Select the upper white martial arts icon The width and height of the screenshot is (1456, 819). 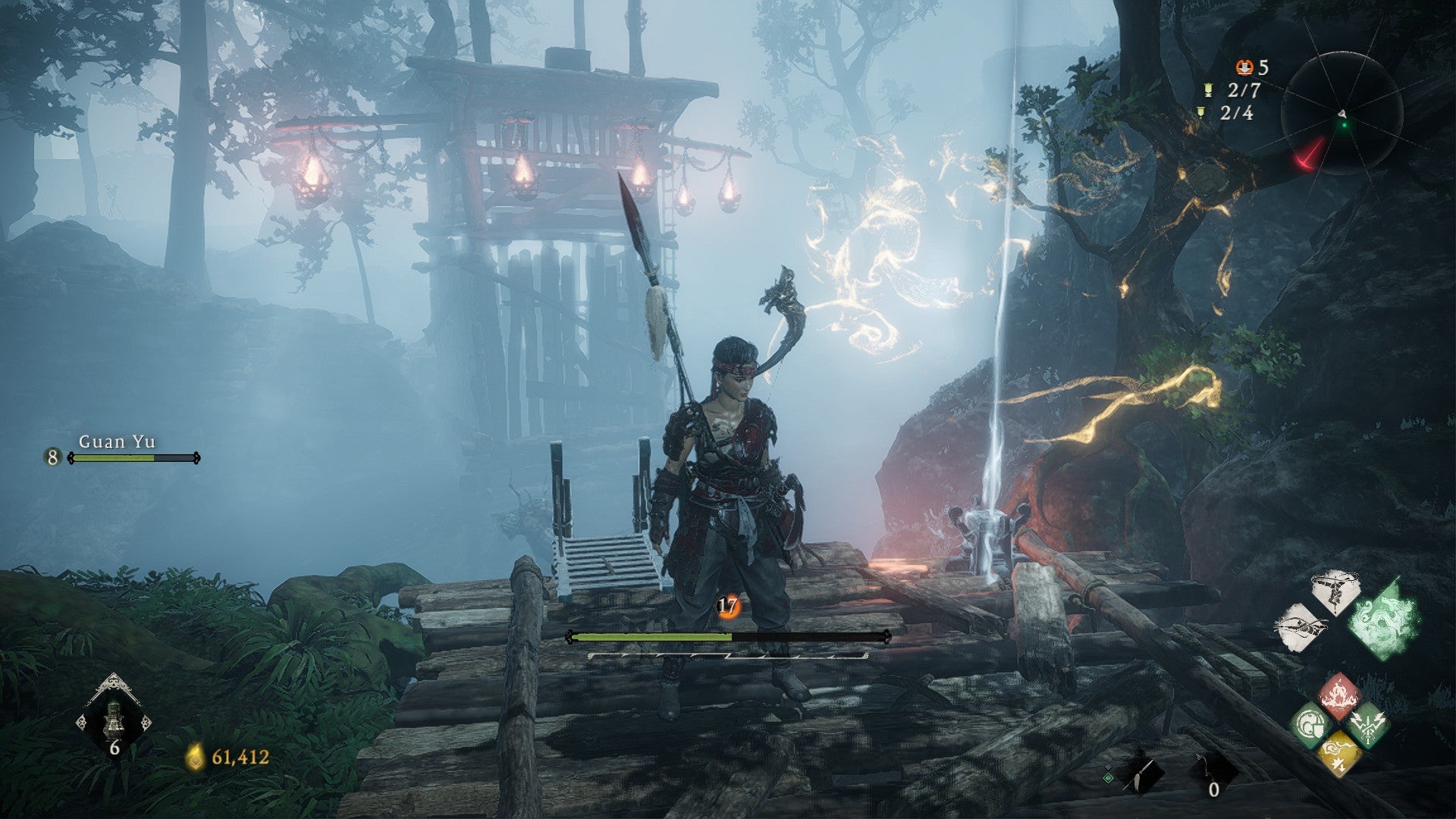(1335, 592)
